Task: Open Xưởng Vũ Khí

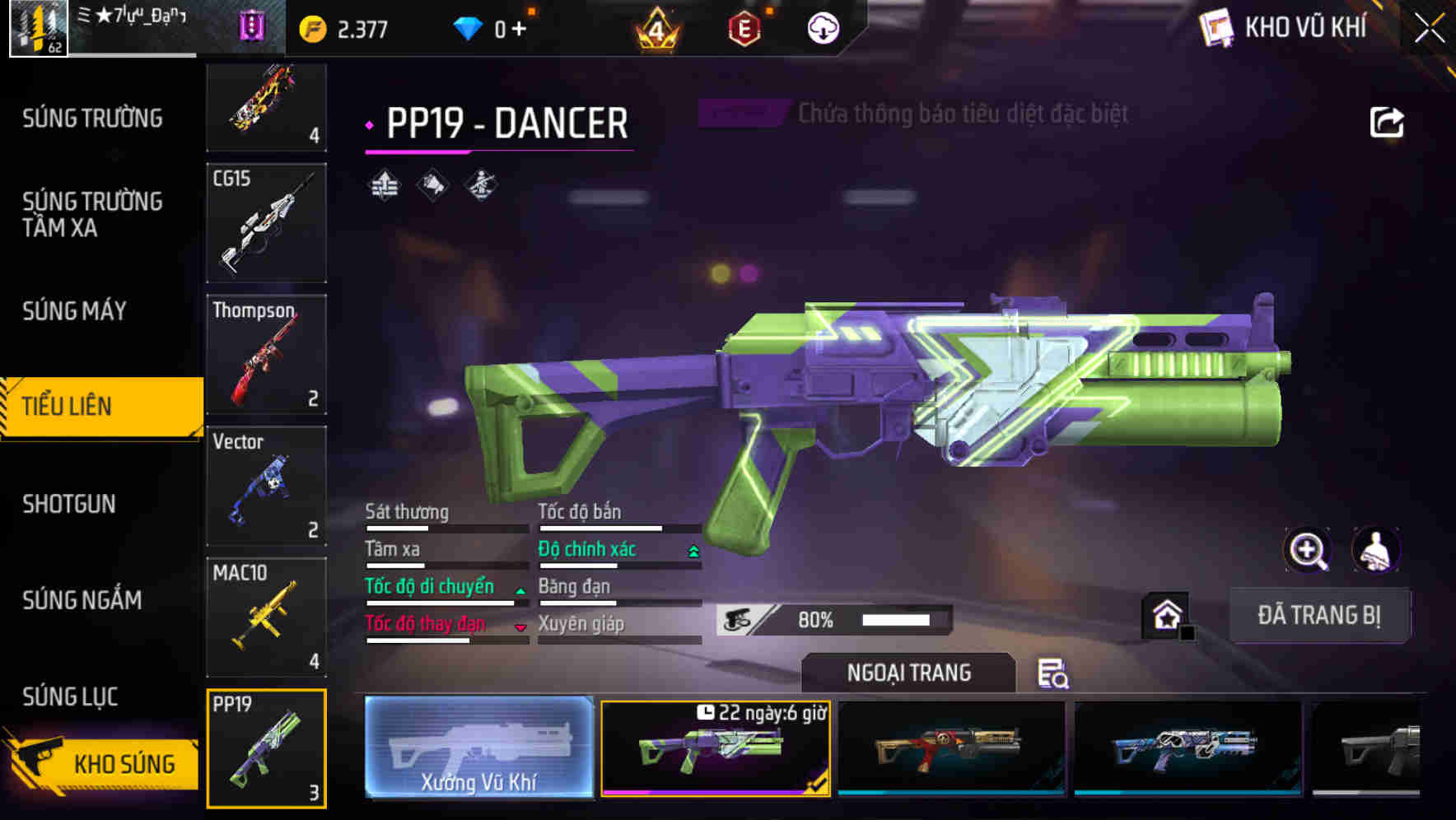Action: point(479,748)
